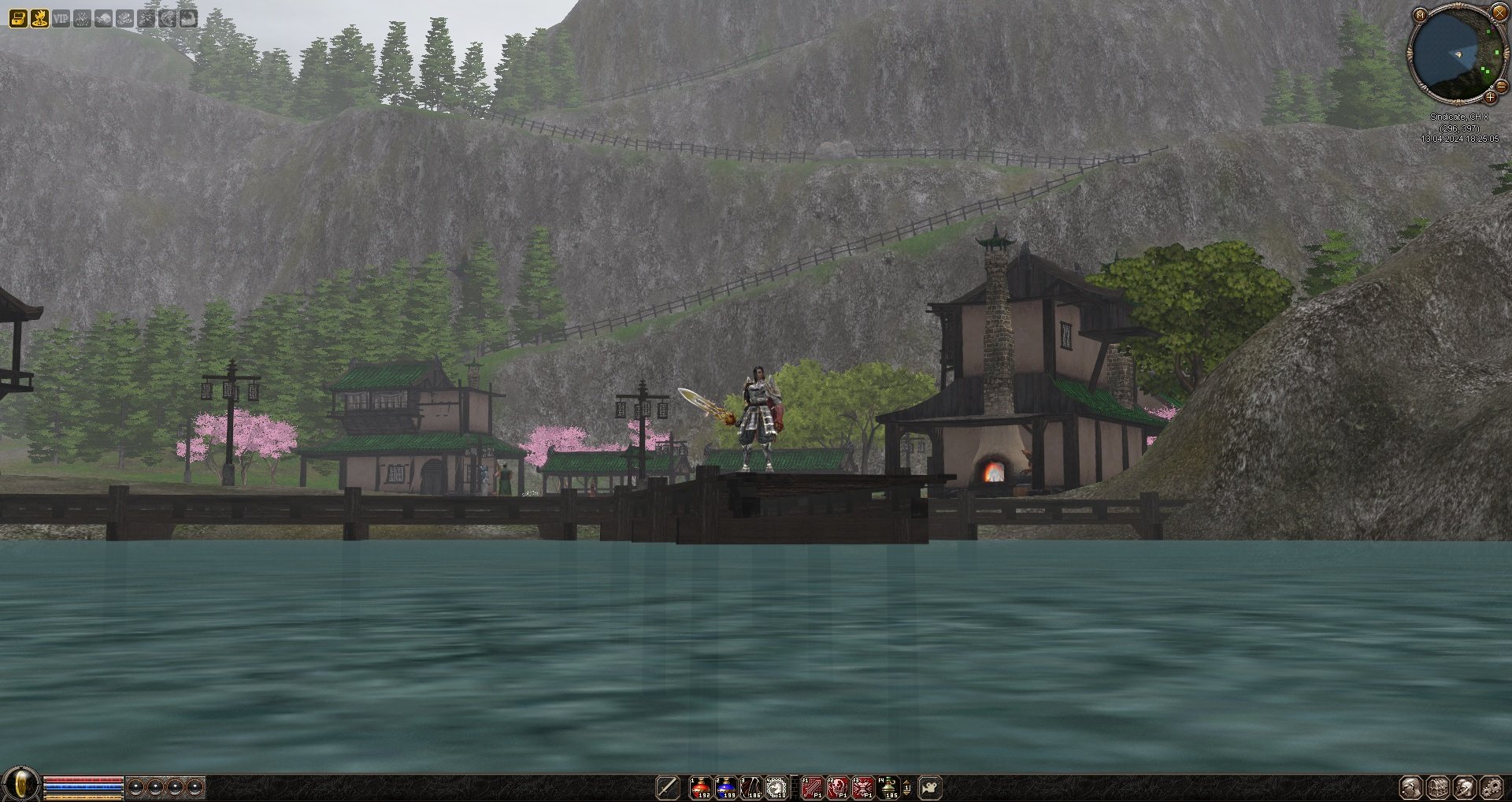Viewport: 1512px width, 802px height.
Task: Select the greyed-out VIP icon
Action: pos(61,17)
